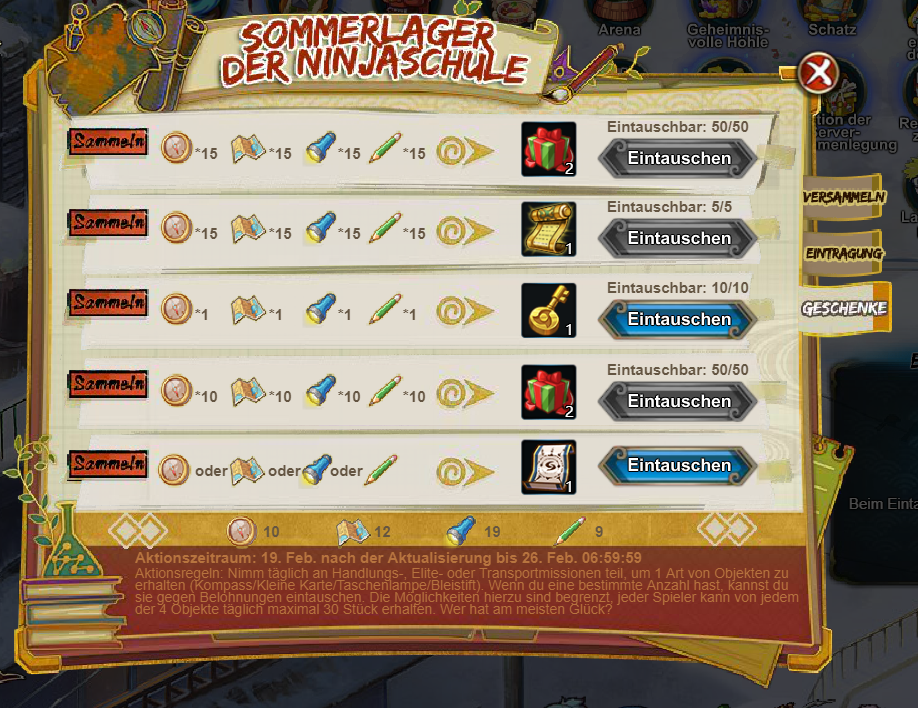Image resolution: width=918 pixels, height=708 pixels.
Task: Click Eintauschen for the gift box costing *15 each
Action: coord(678,158)
